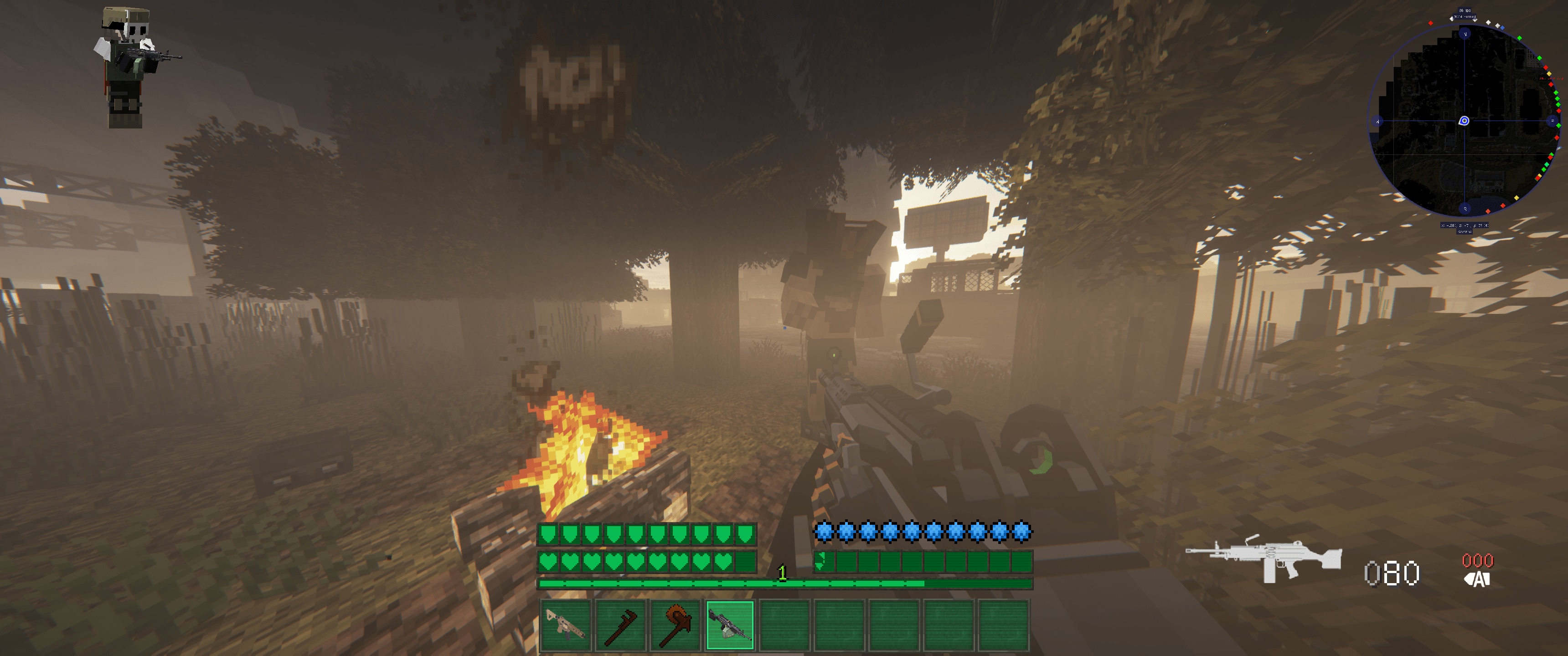Click the blue player position arrow on the minimap
Image resolution: width=1568 pixels, height=656 pixels.
coord(1464,120)
